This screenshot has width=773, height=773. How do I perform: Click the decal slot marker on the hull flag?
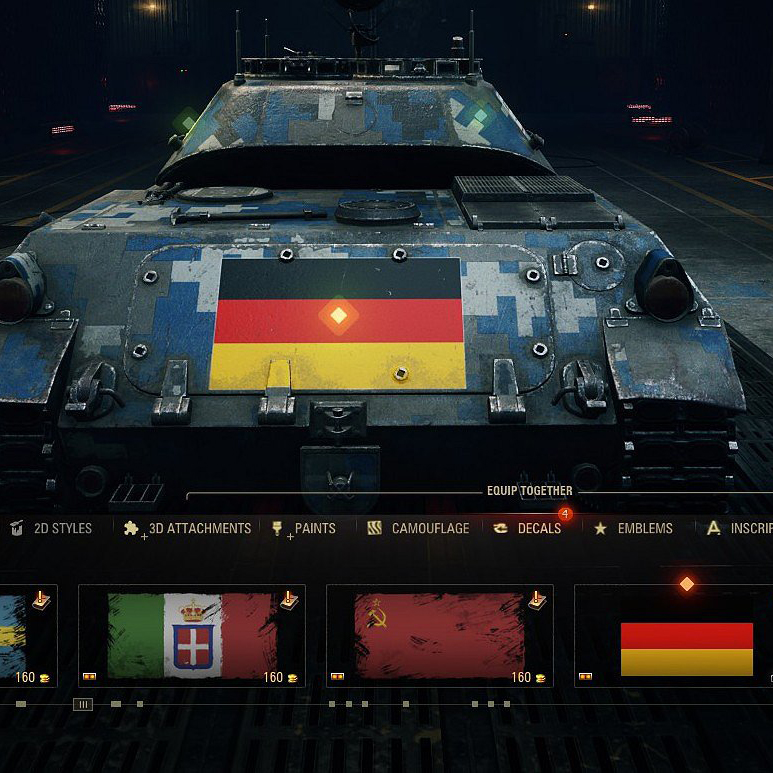[338, 315]
